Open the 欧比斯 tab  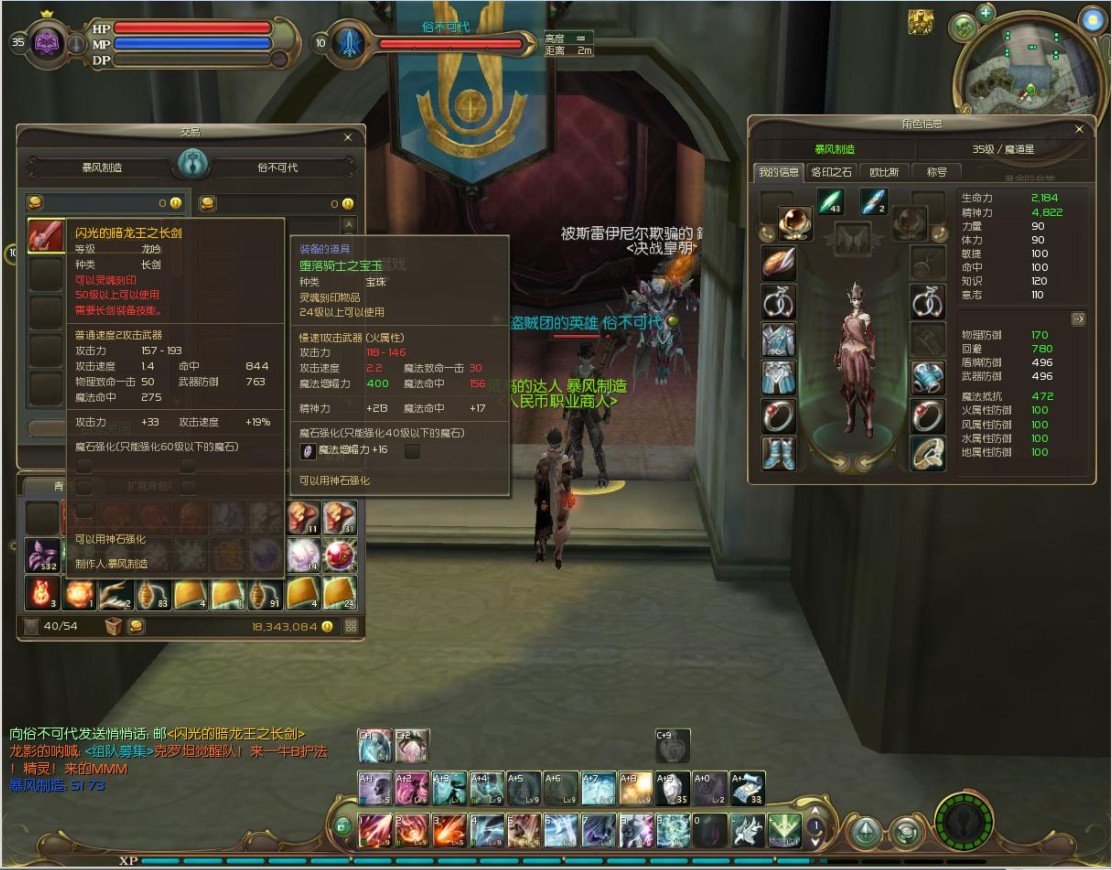pos(884,172)
